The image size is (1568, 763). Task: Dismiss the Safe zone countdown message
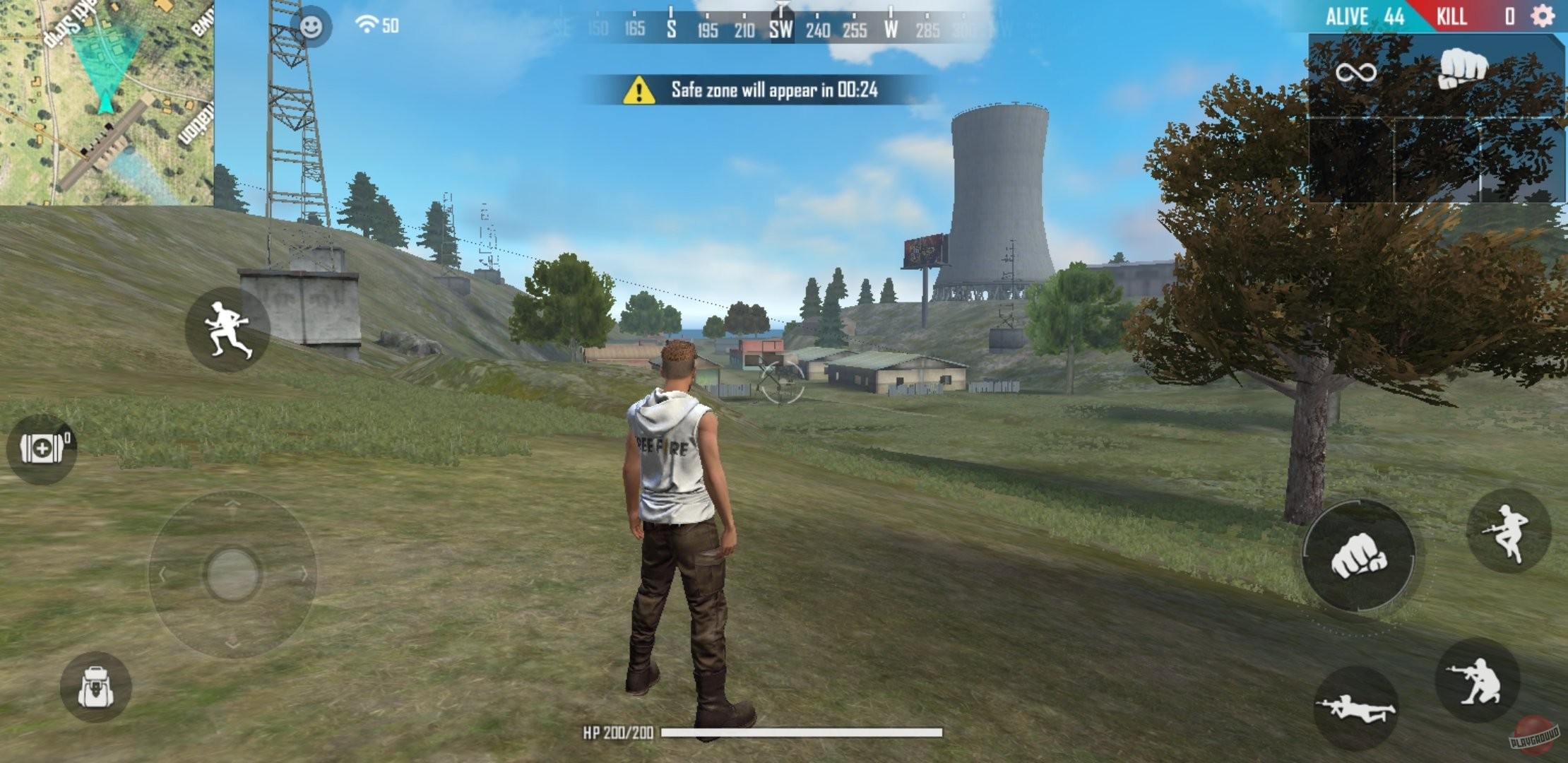[752, 90]
